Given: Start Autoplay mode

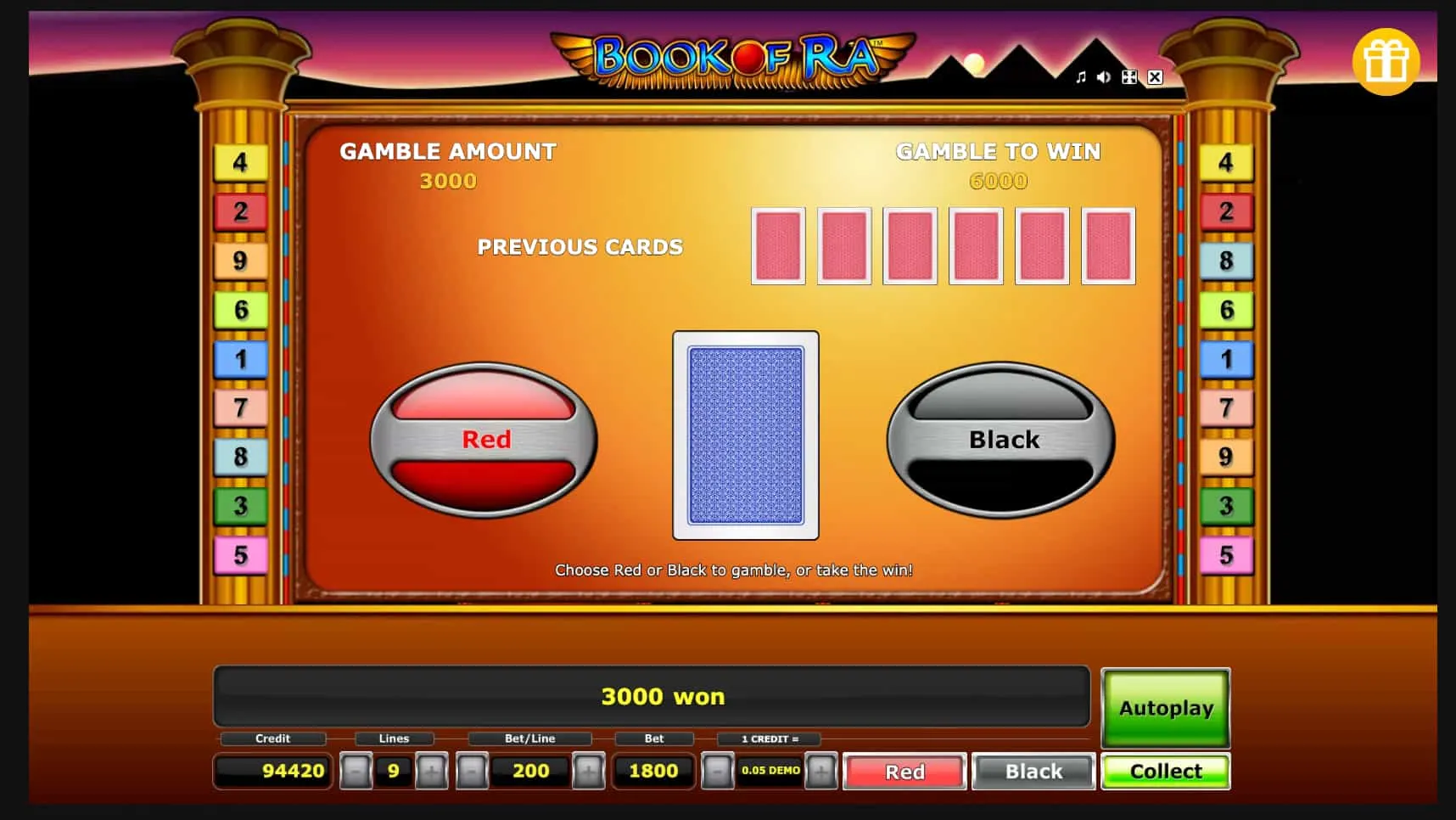Looking at the screenshot, I should coord(1164,709).
